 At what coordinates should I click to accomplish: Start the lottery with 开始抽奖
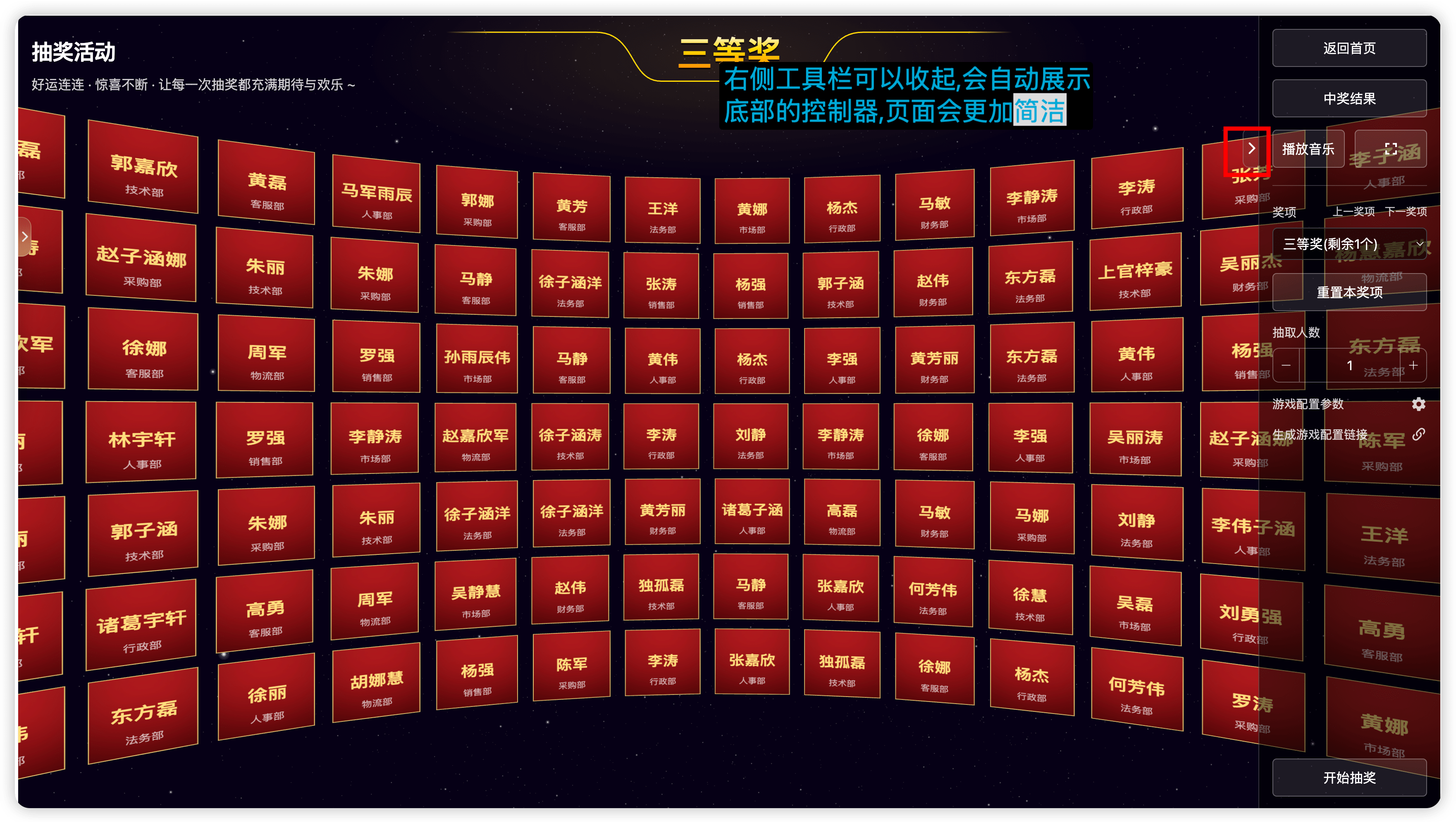(1349, 778)
